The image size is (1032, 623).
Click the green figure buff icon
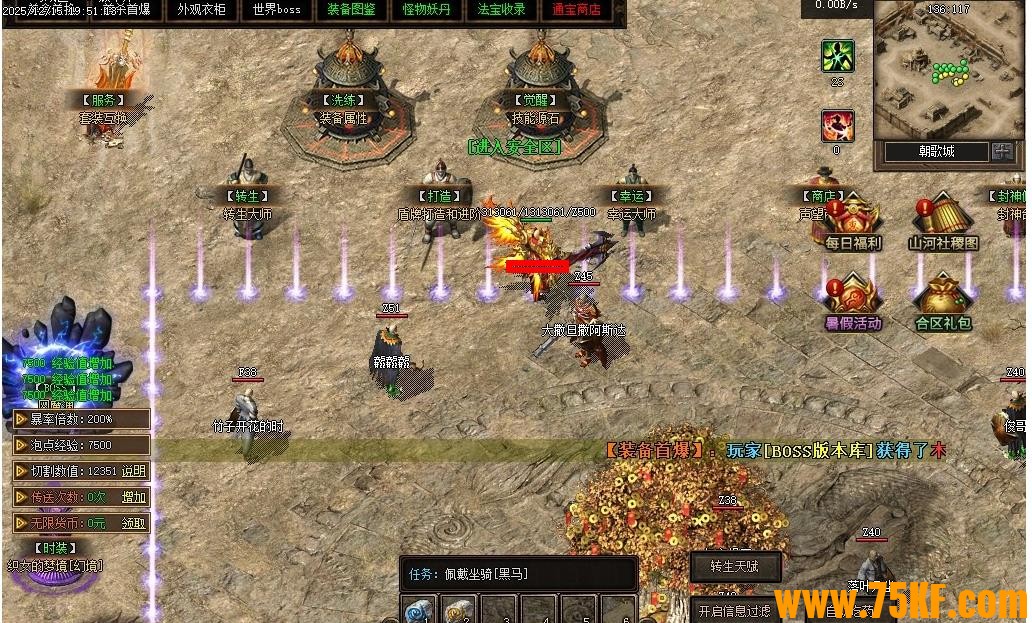click(x=837, y=56)
